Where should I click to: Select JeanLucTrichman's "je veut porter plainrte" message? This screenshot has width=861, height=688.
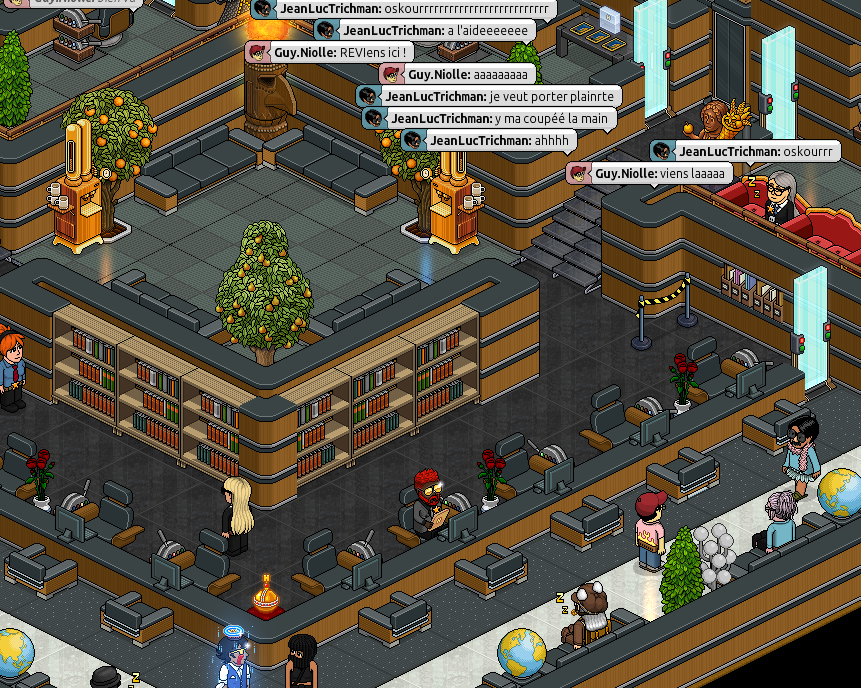(490, 96)
